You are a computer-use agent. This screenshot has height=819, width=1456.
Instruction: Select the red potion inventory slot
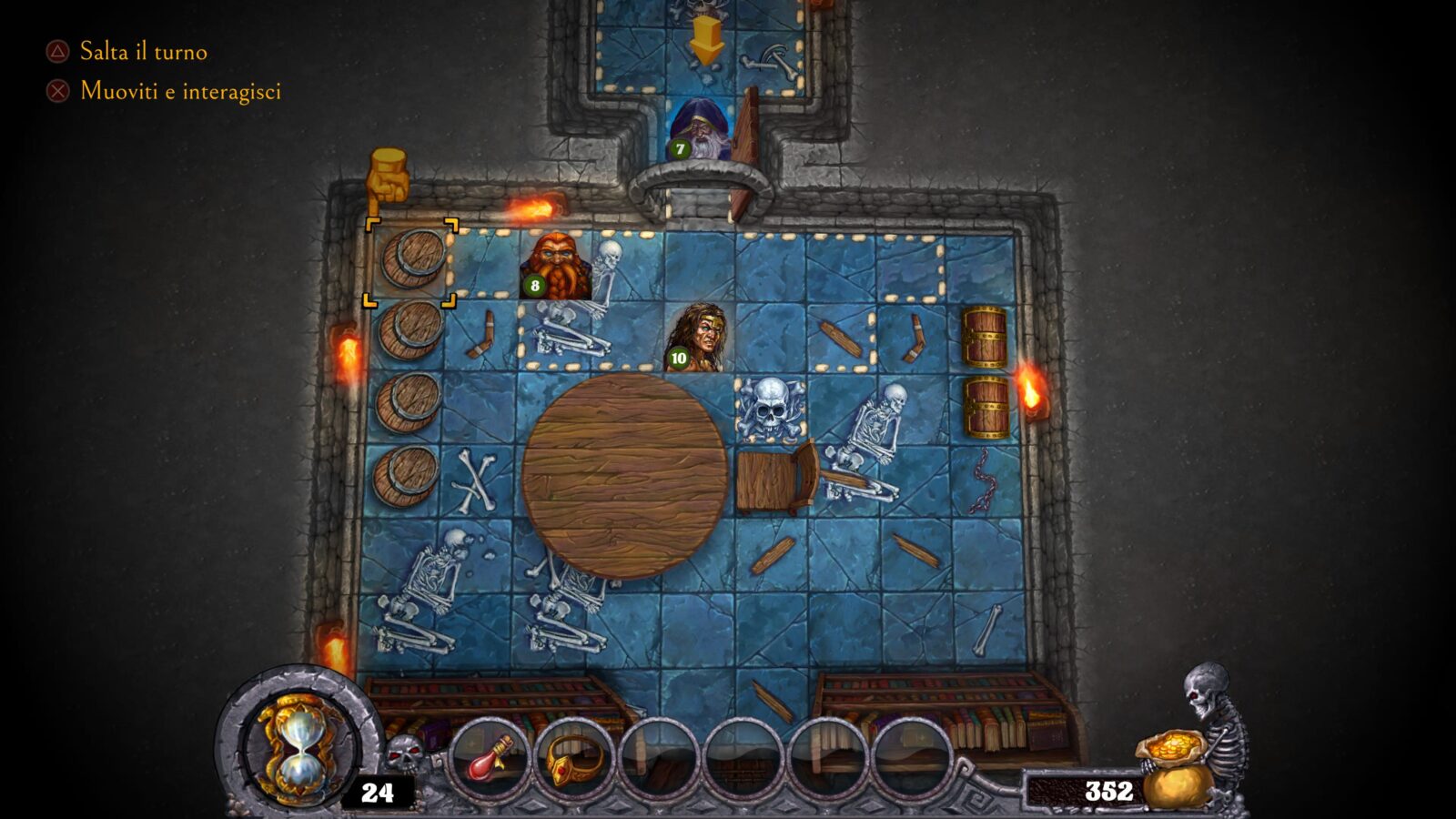pos(491,758)
